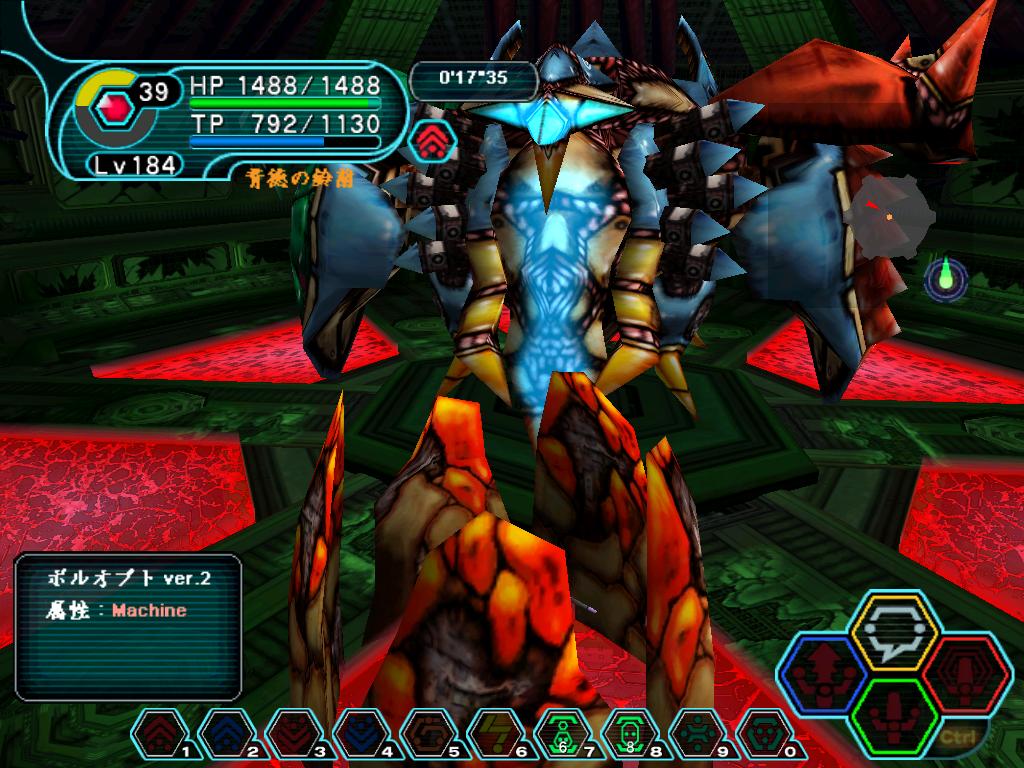Screen dimensions: 1024x768
Task: Use the green item in slot 8
Action: pos(628,735)
